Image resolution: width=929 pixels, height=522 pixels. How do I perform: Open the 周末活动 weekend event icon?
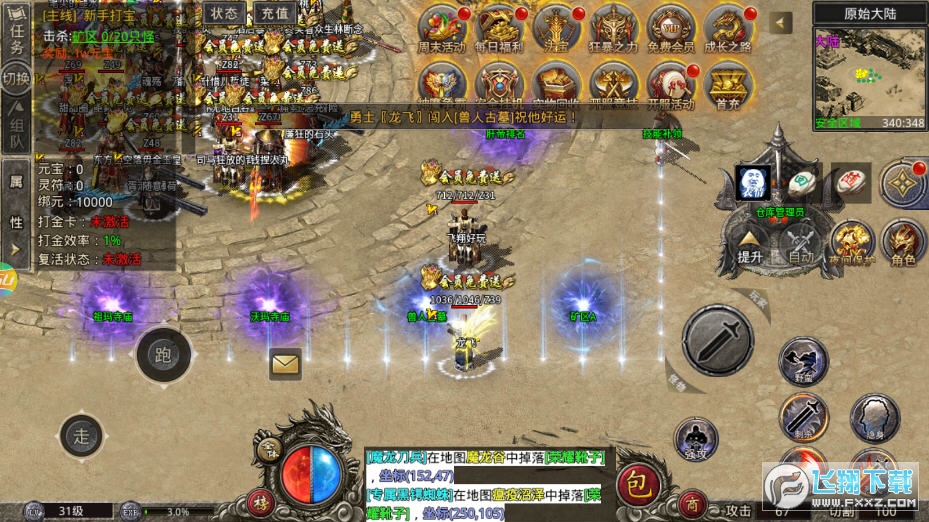tap(441, 30)
